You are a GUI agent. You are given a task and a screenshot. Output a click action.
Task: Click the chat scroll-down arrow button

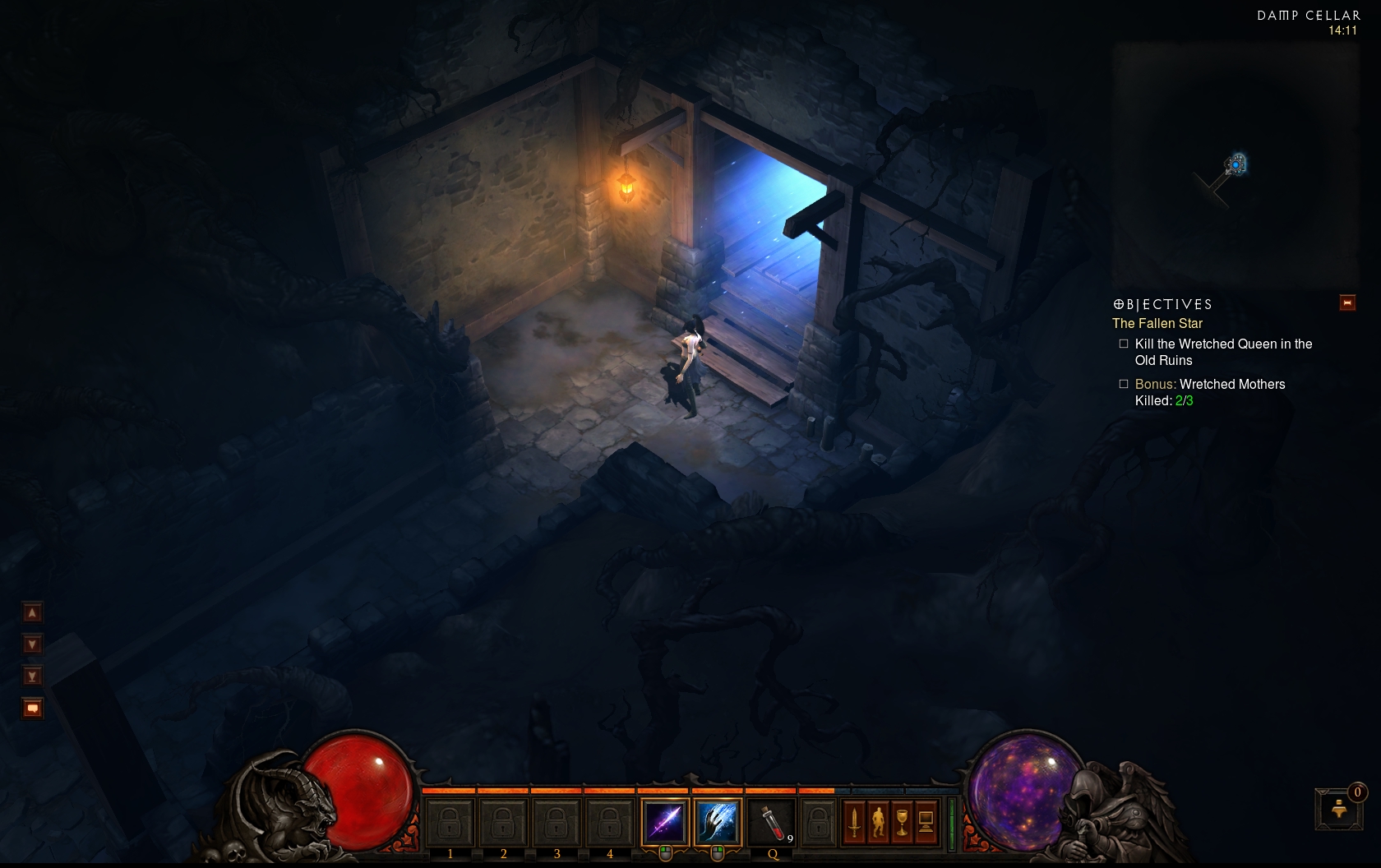tap(32, 644)
